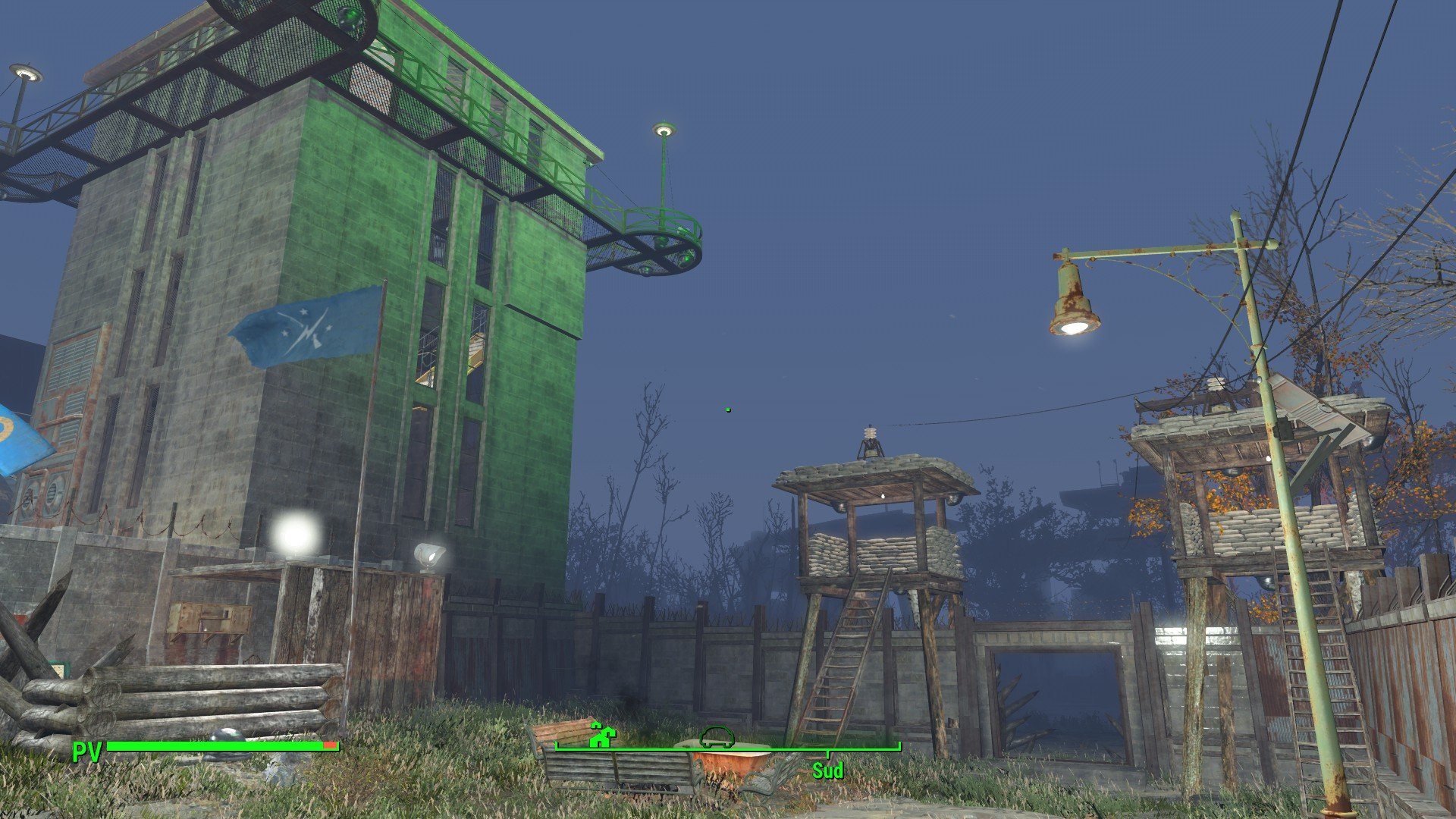Click the Sud direction label on the compass

[827, 771]
